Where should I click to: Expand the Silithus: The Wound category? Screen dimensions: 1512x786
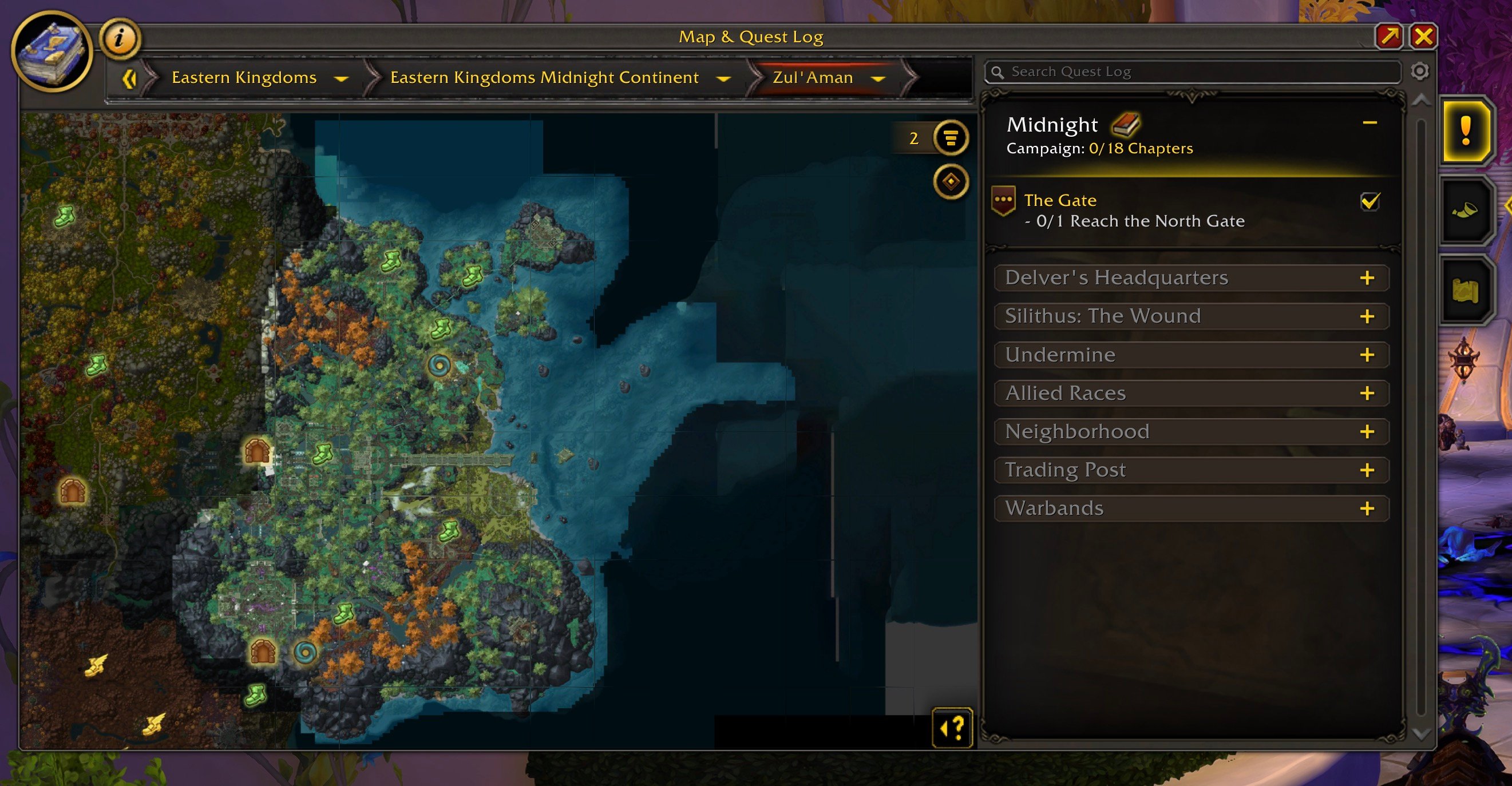[x=1367, y=317]
